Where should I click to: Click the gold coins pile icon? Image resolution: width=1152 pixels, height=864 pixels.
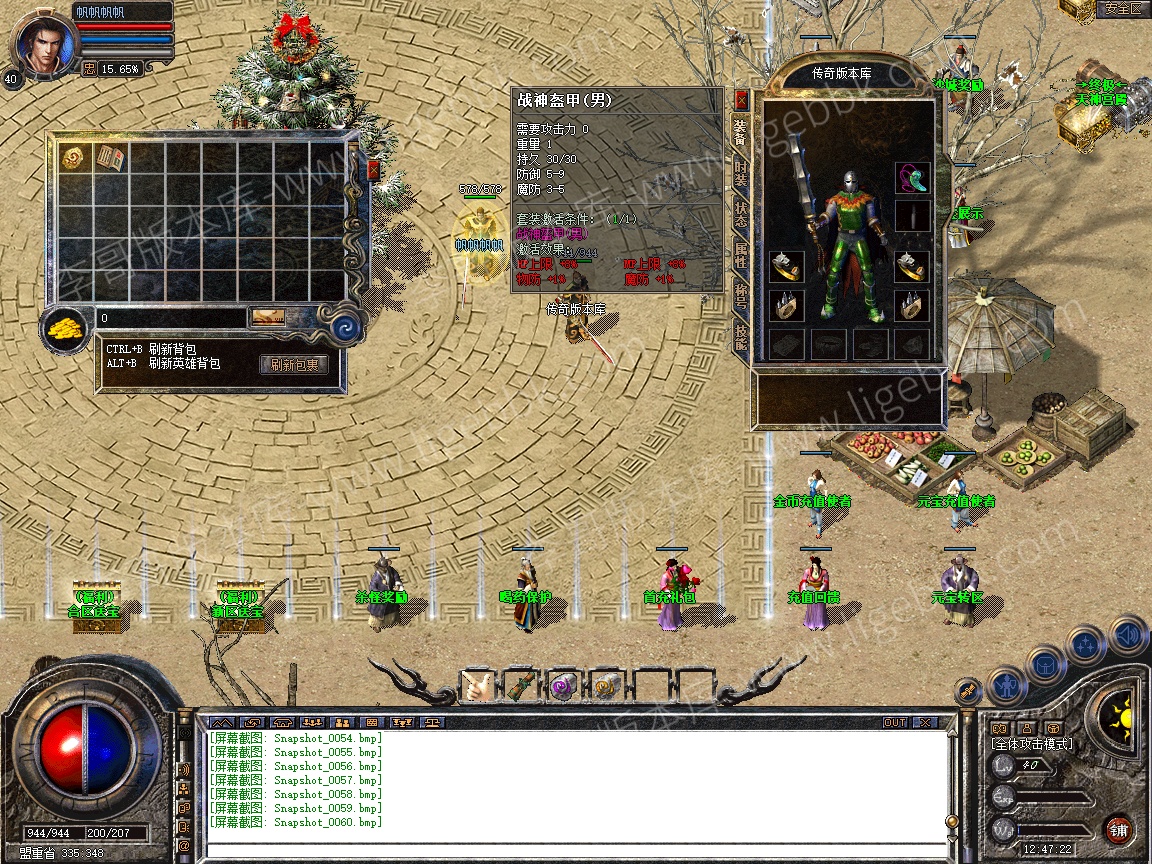[x=68, y=325]
